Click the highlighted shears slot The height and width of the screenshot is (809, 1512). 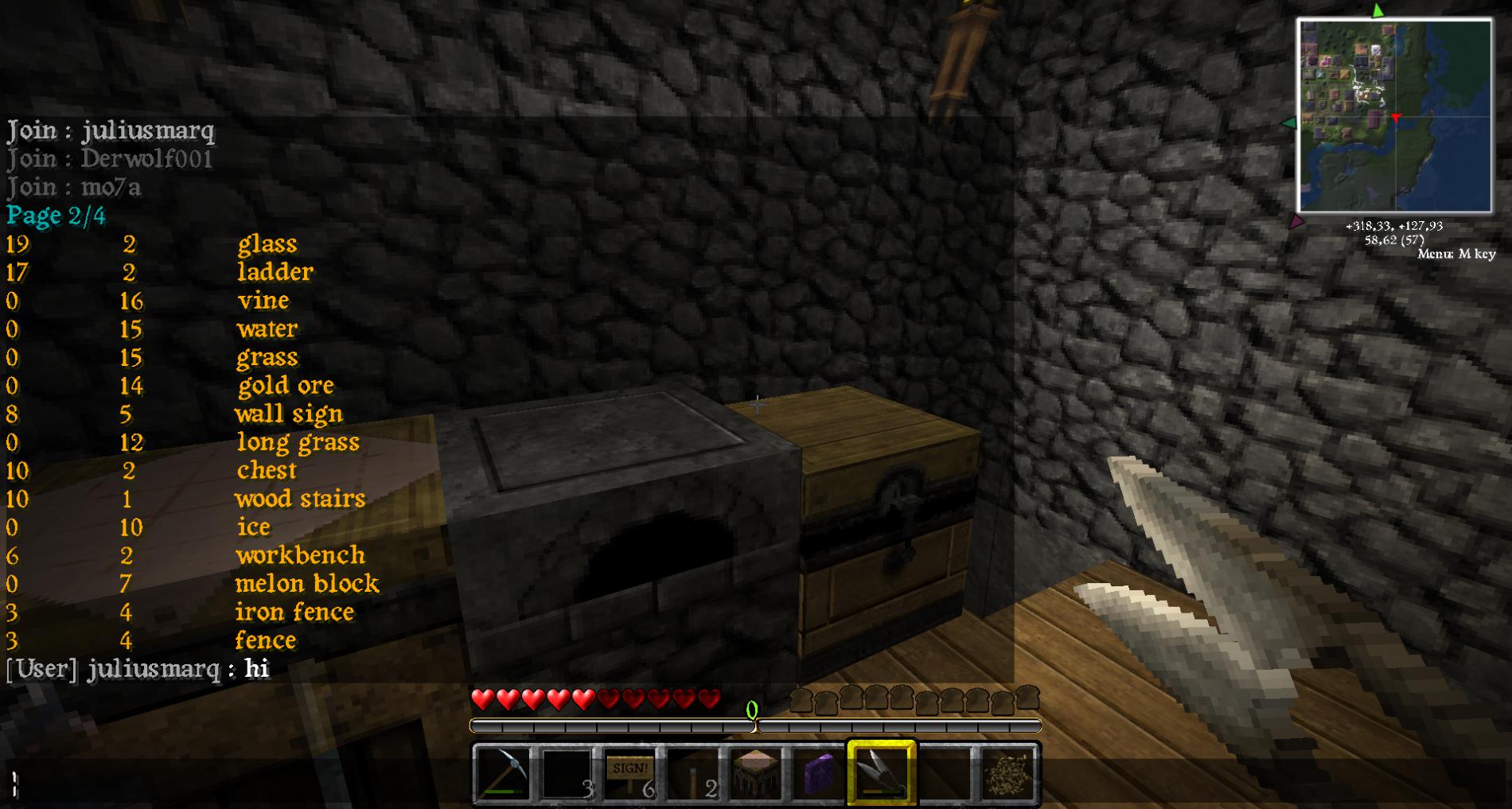[882, 772]
